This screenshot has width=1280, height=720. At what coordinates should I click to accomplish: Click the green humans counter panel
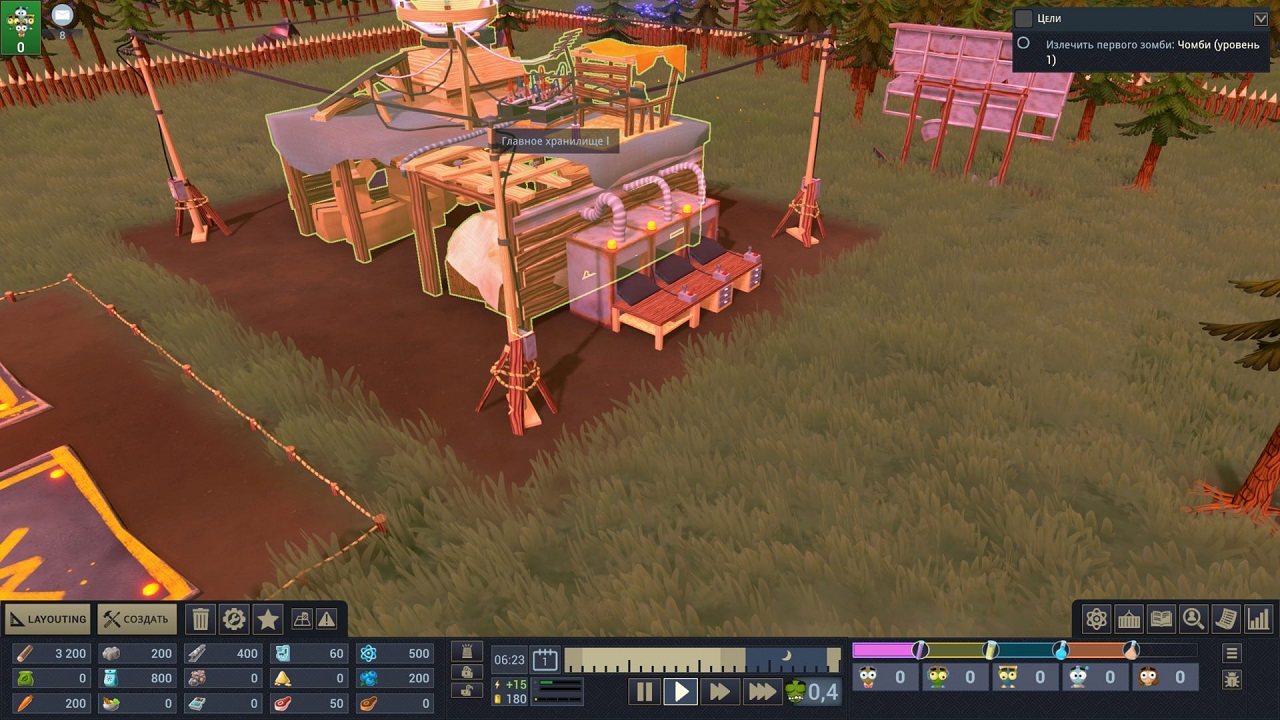pos(21,27)
